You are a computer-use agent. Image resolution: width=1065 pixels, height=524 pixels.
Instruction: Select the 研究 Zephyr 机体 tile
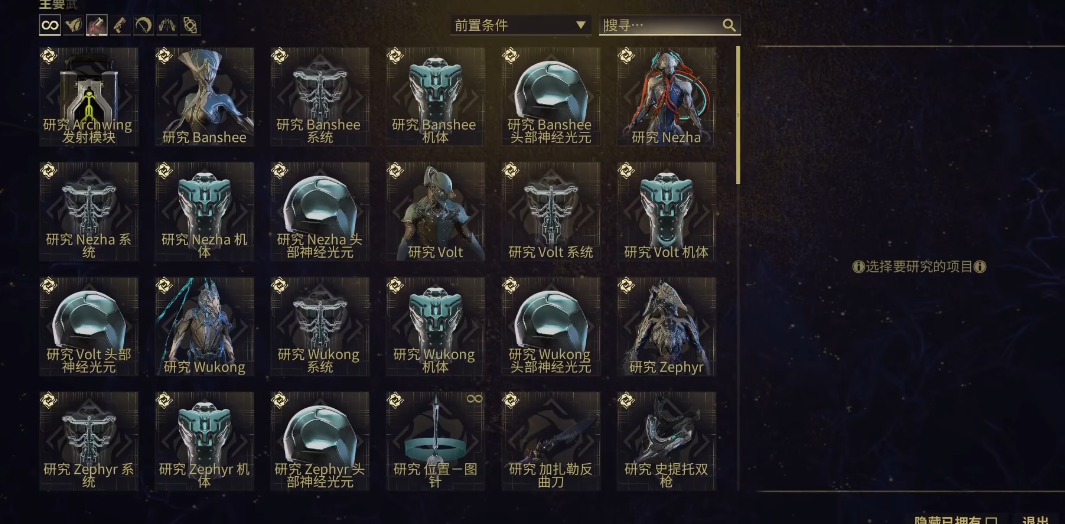[204, 441]
